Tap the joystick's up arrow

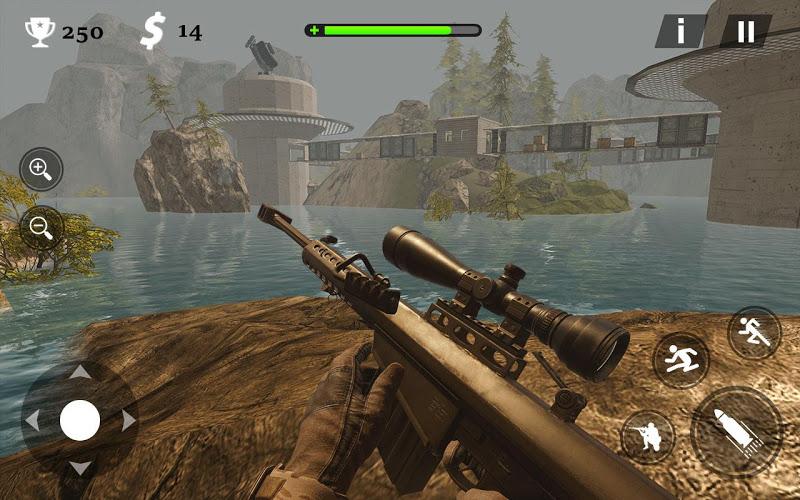tap(80, 372)
